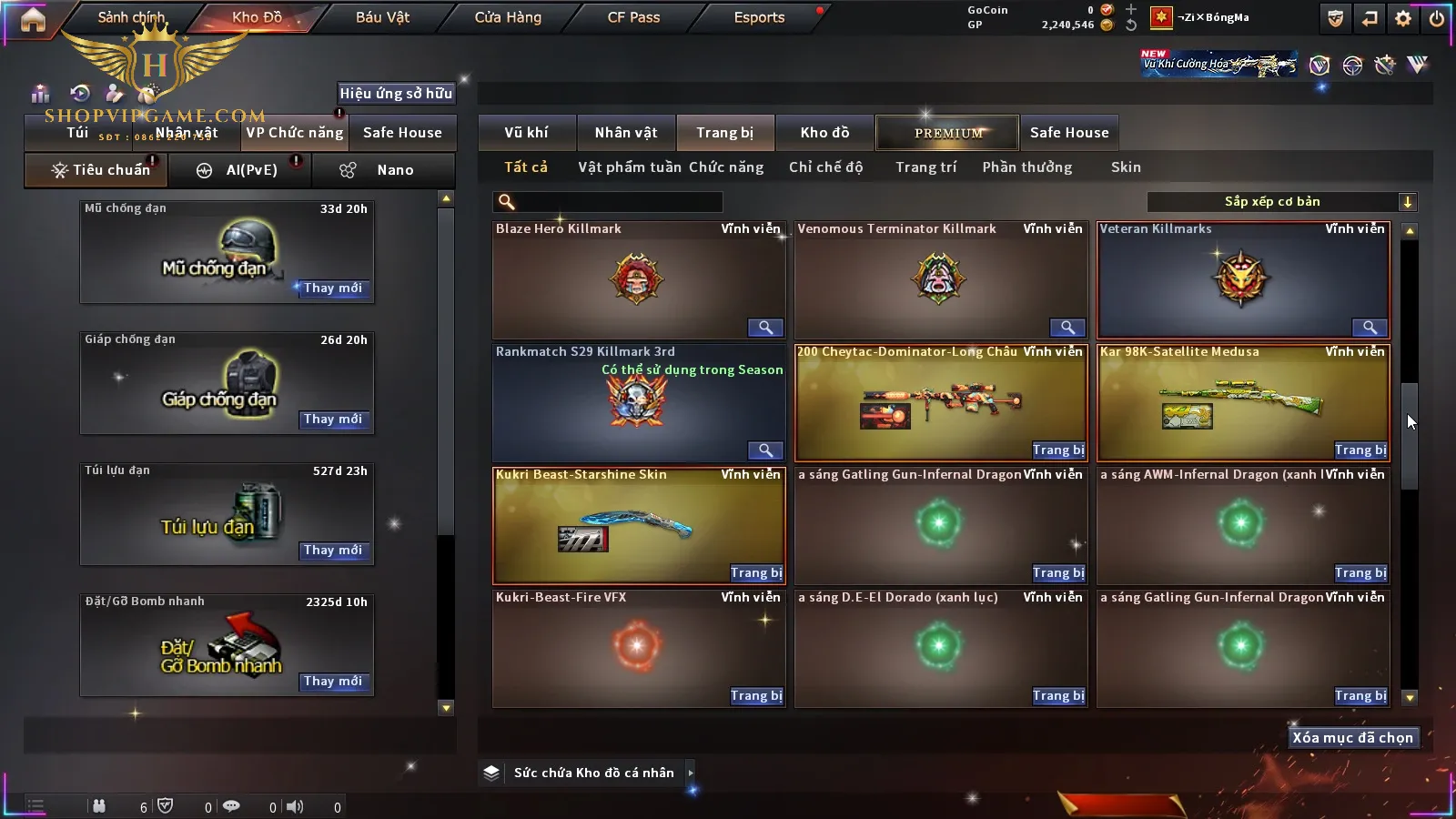Select the Esports menu entry
This screenshot has width=1456, height=819.
(x=759, y=17)
